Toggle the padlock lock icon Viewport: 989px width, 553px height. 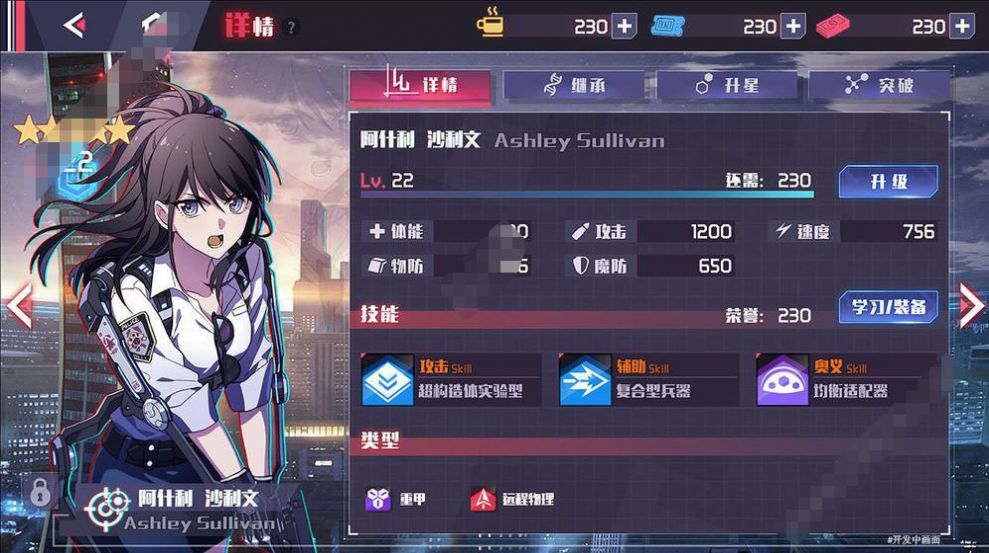point(40,492)
